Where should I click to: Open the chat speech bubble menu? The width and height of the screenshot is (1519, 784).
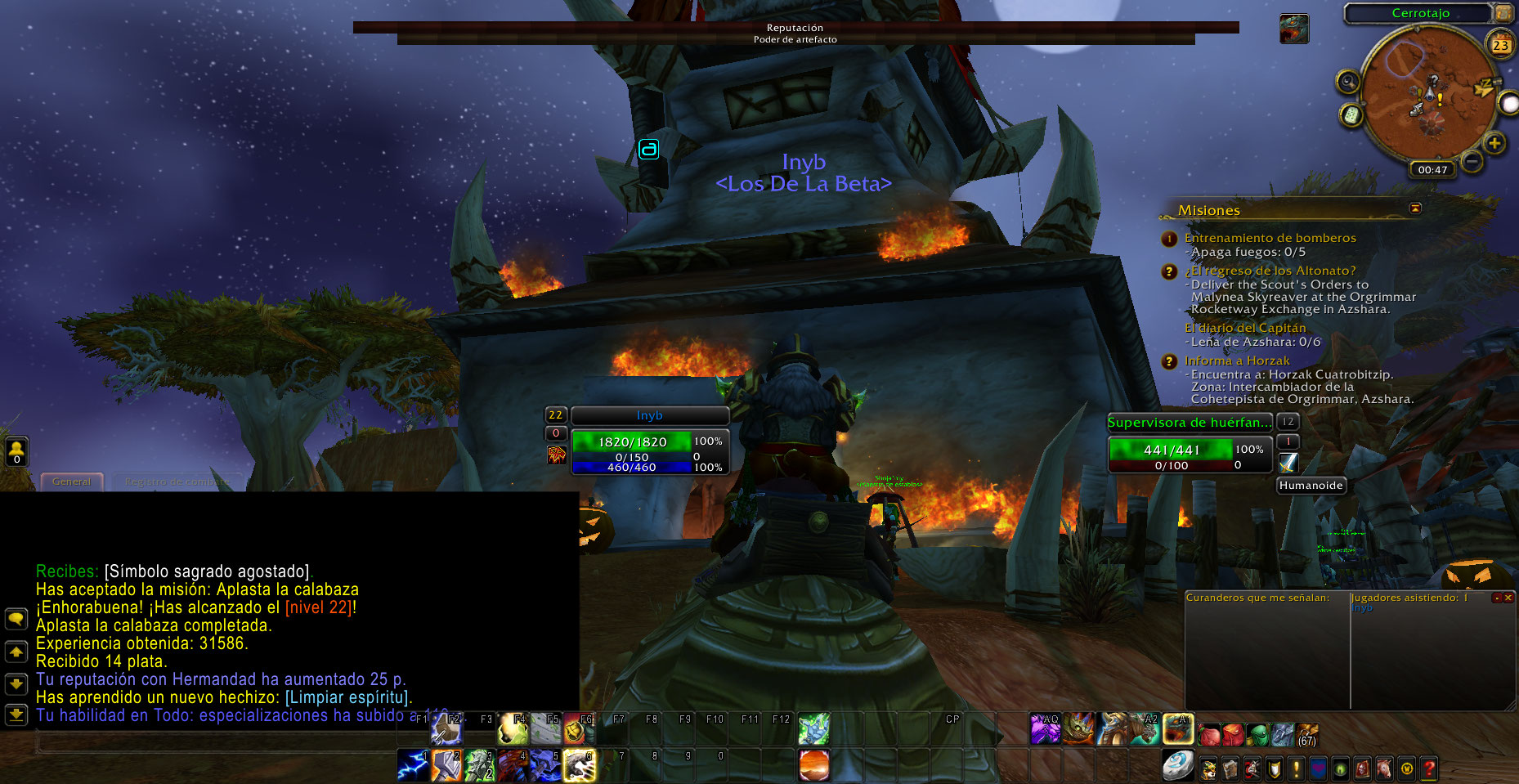point(16,619)
